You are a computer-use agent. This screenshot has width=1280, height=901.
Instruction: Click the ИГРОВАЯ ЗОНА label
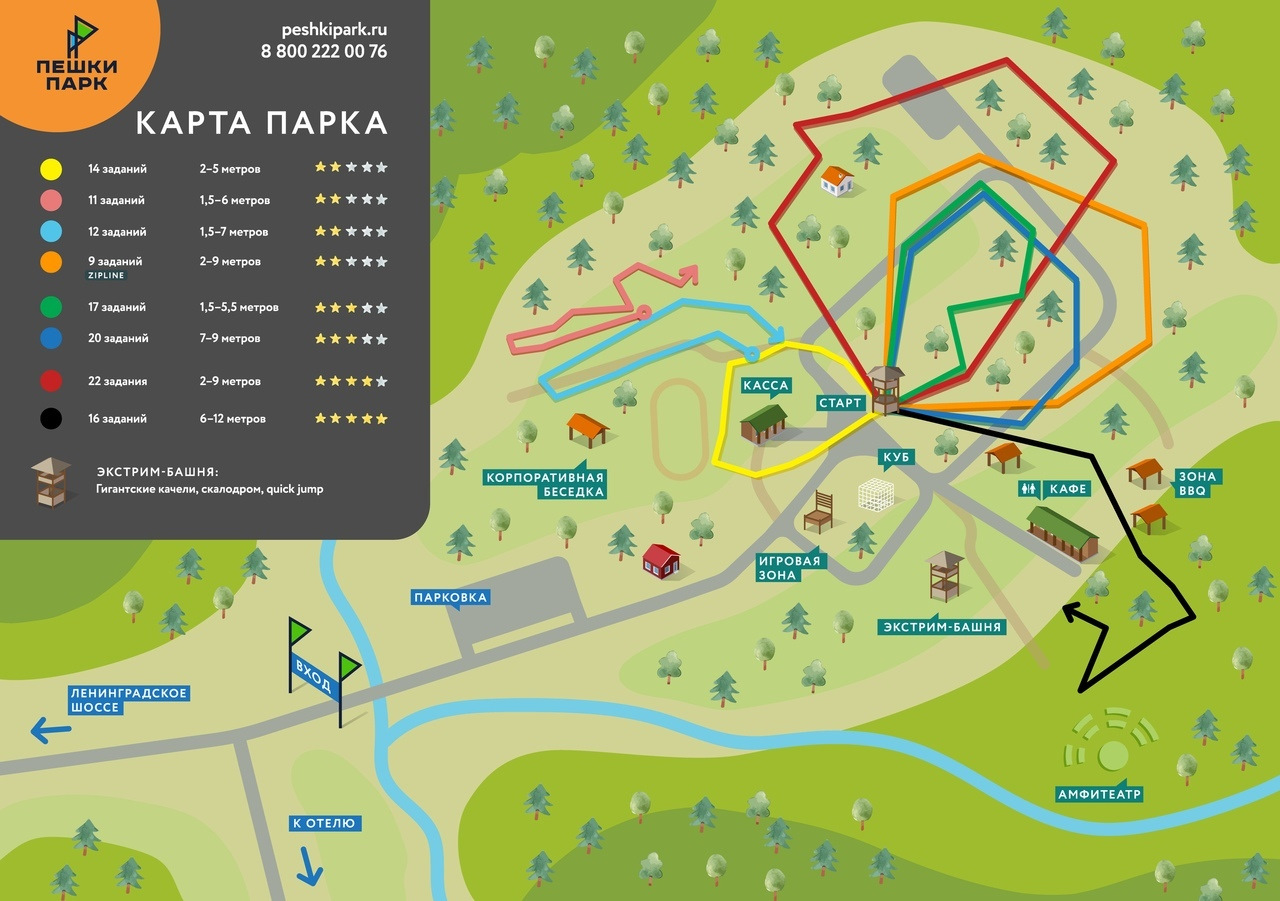[x=789, y=568]
